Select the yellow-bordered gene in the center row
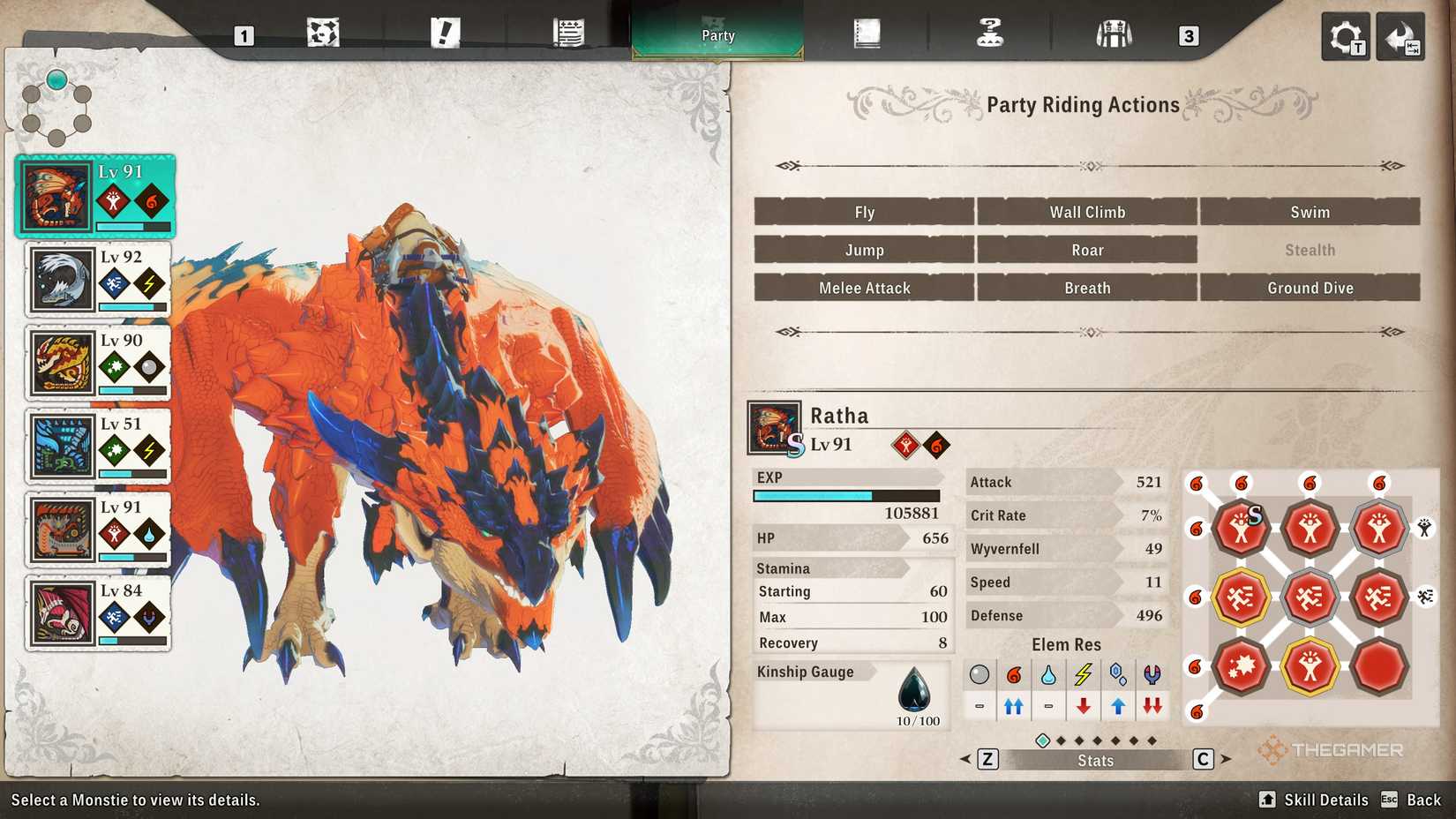1456x819 pixels. click(x=1242, y=596)
